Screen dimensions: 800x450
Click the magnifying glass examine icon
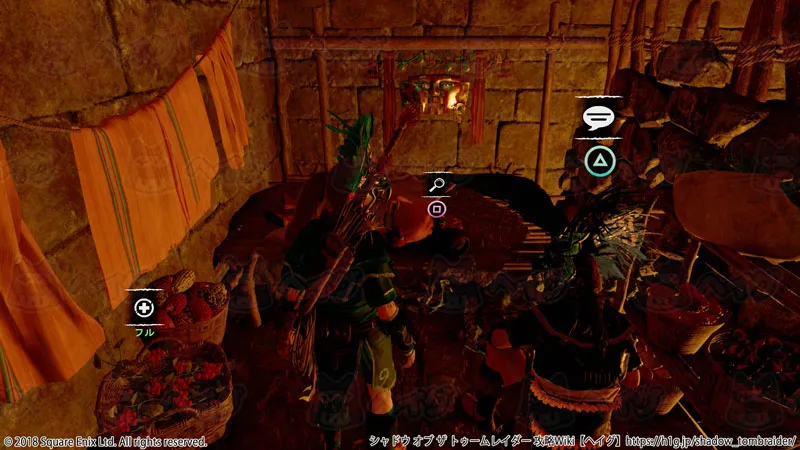[436, 185]
